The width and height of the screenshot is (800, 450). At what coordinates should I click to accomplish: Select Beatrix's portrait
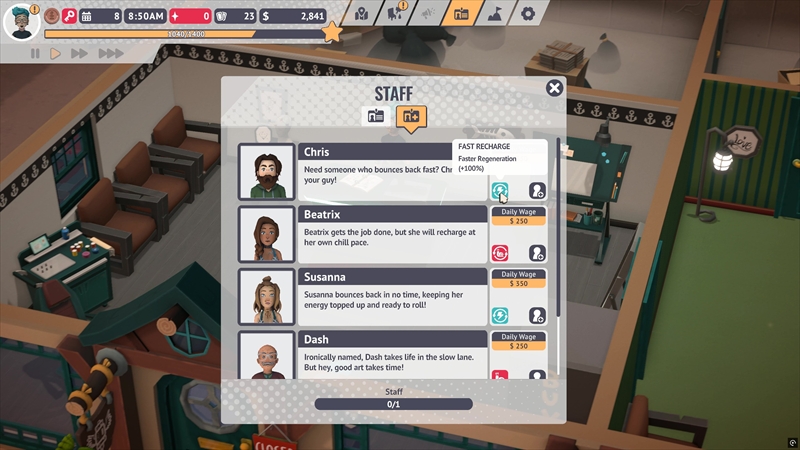click(267, 234)
